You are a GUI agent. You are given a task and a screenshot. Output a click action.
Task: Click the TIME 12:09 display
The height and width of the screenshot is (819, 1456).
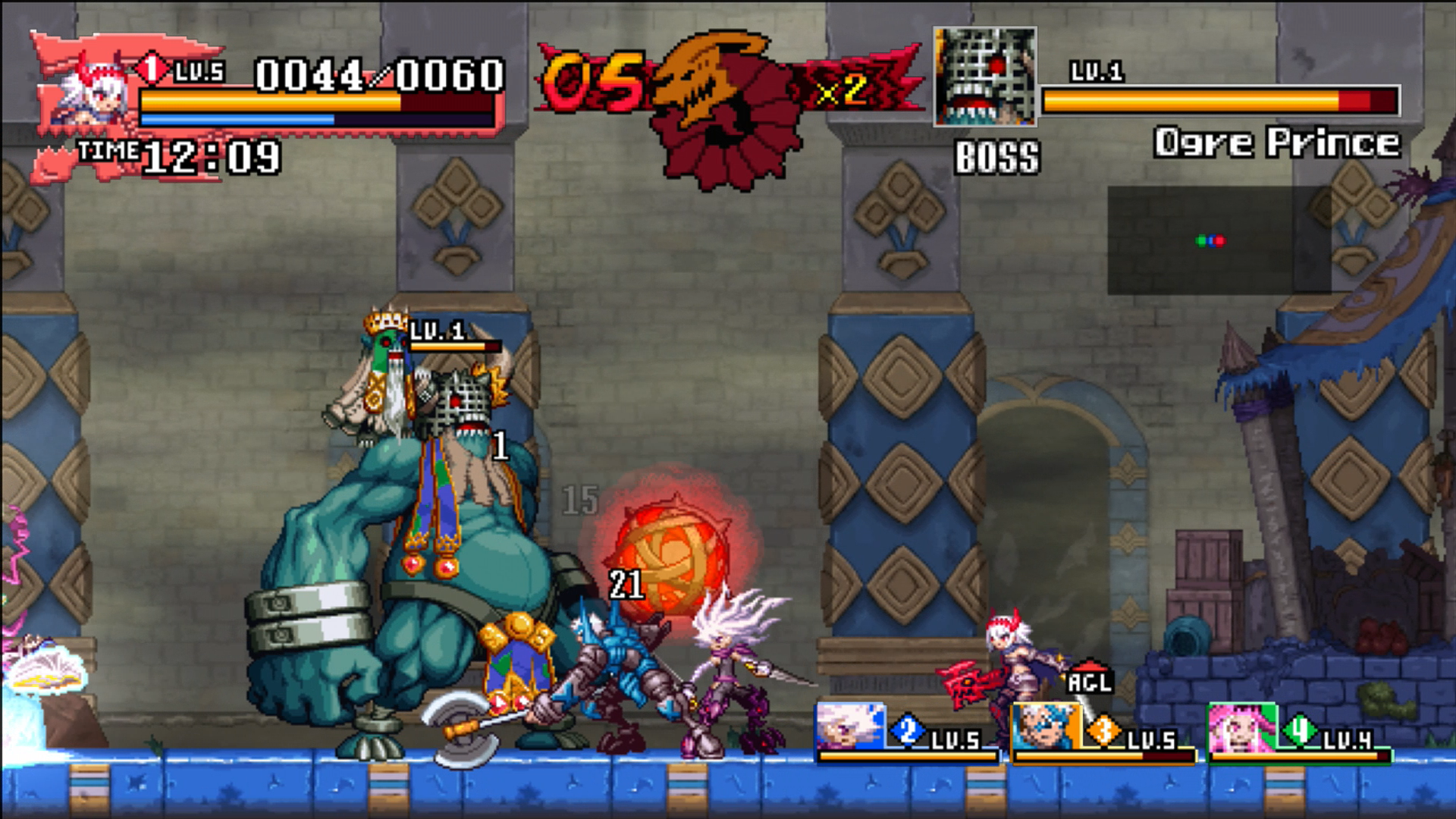pos(174,157)
